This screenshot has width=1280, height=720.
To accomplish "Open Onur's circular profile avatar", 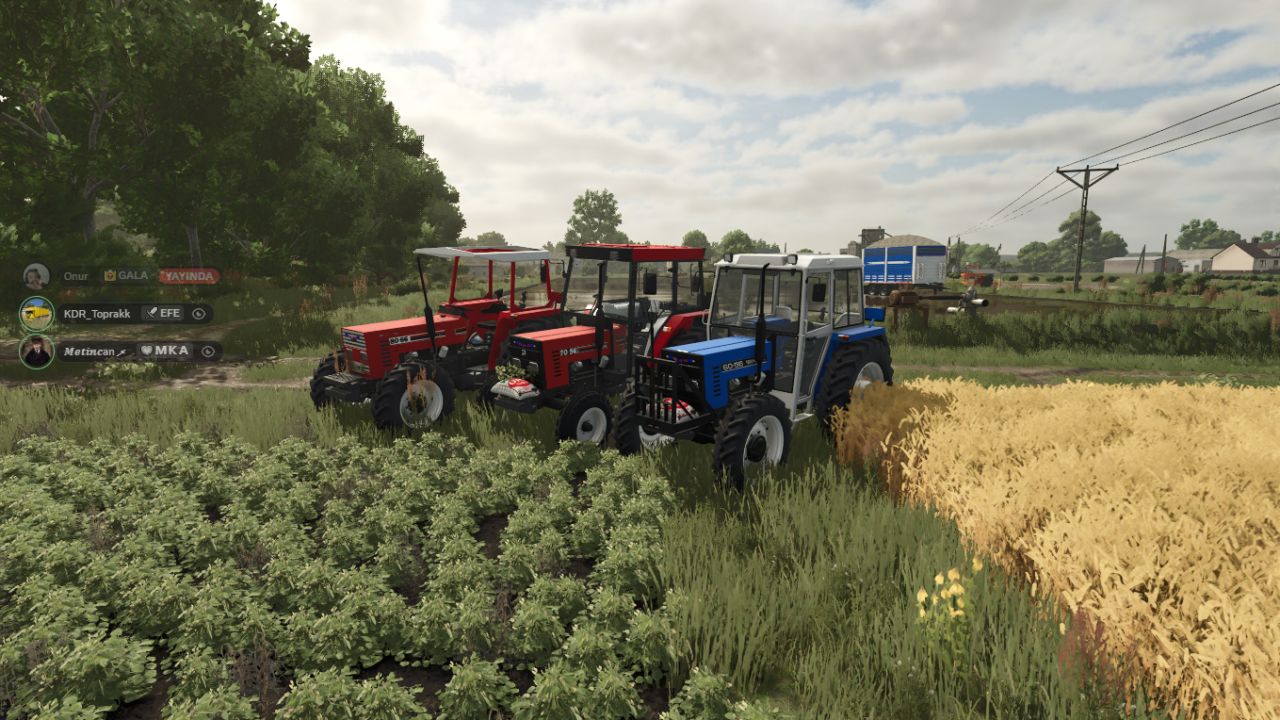I will (38, 276).
